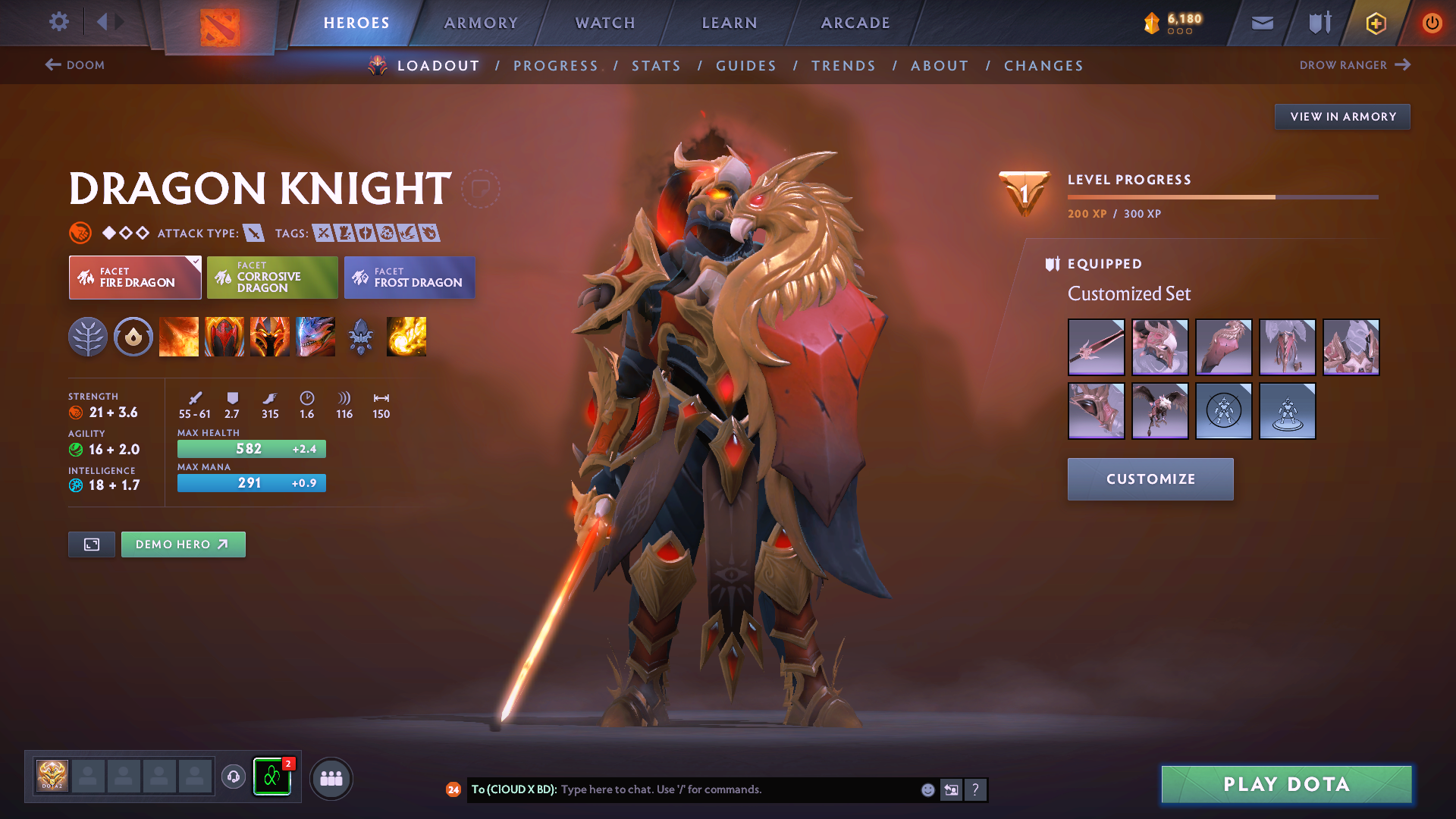This screenshot has height=819, width=1456.
Task: Switch to the Corrosive Dragon facet
Action: click(x=272, y=278)
